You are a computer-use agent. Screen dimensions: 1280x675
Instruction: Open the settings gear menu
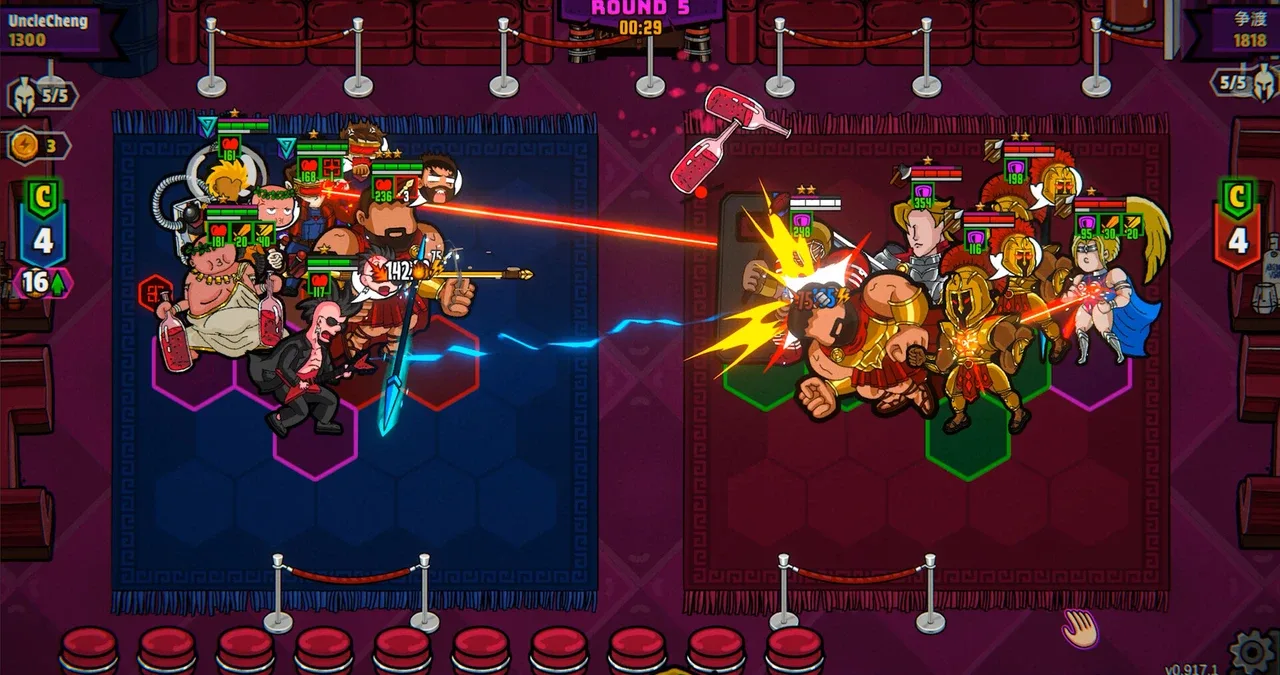[x=1253, y=651]
